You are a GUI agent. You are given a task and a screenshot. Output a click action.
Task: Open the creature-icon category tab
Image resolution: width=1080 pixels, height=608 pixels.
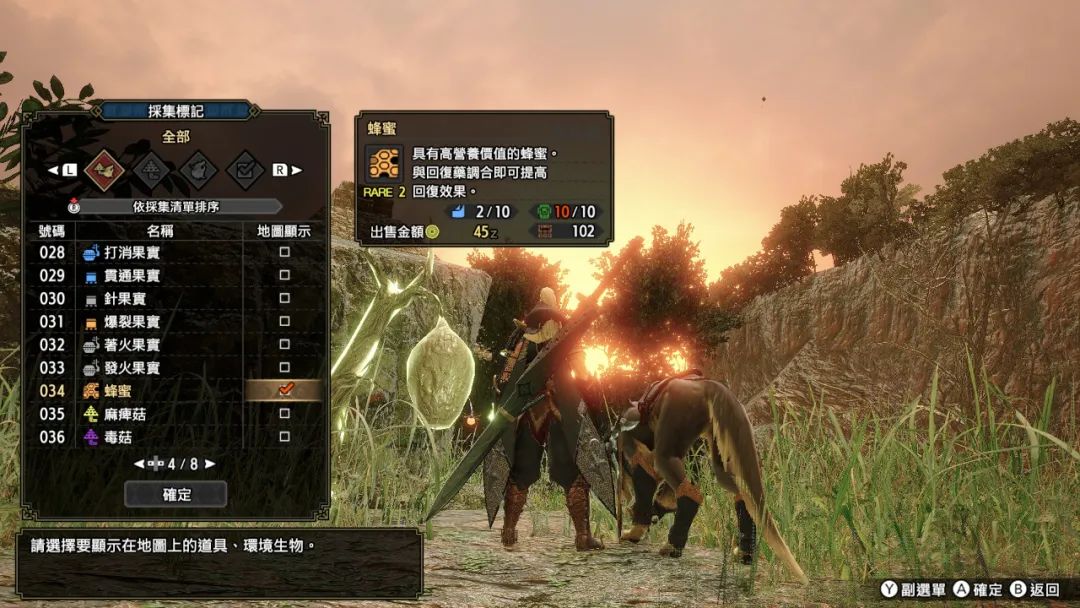coord(198,170)
